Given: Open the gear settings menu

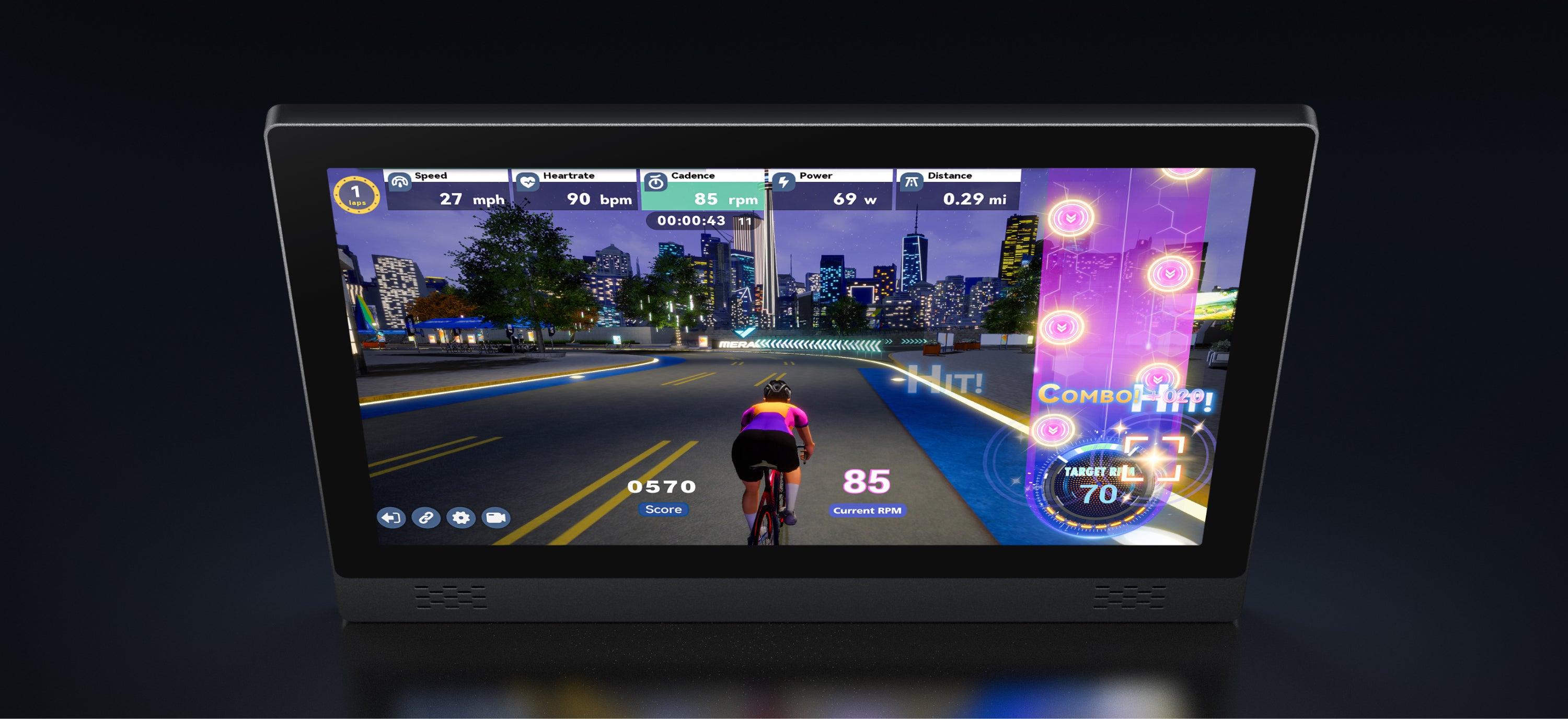Looking at the screenshot, I should pyautogui.click(x=461, y=518).
